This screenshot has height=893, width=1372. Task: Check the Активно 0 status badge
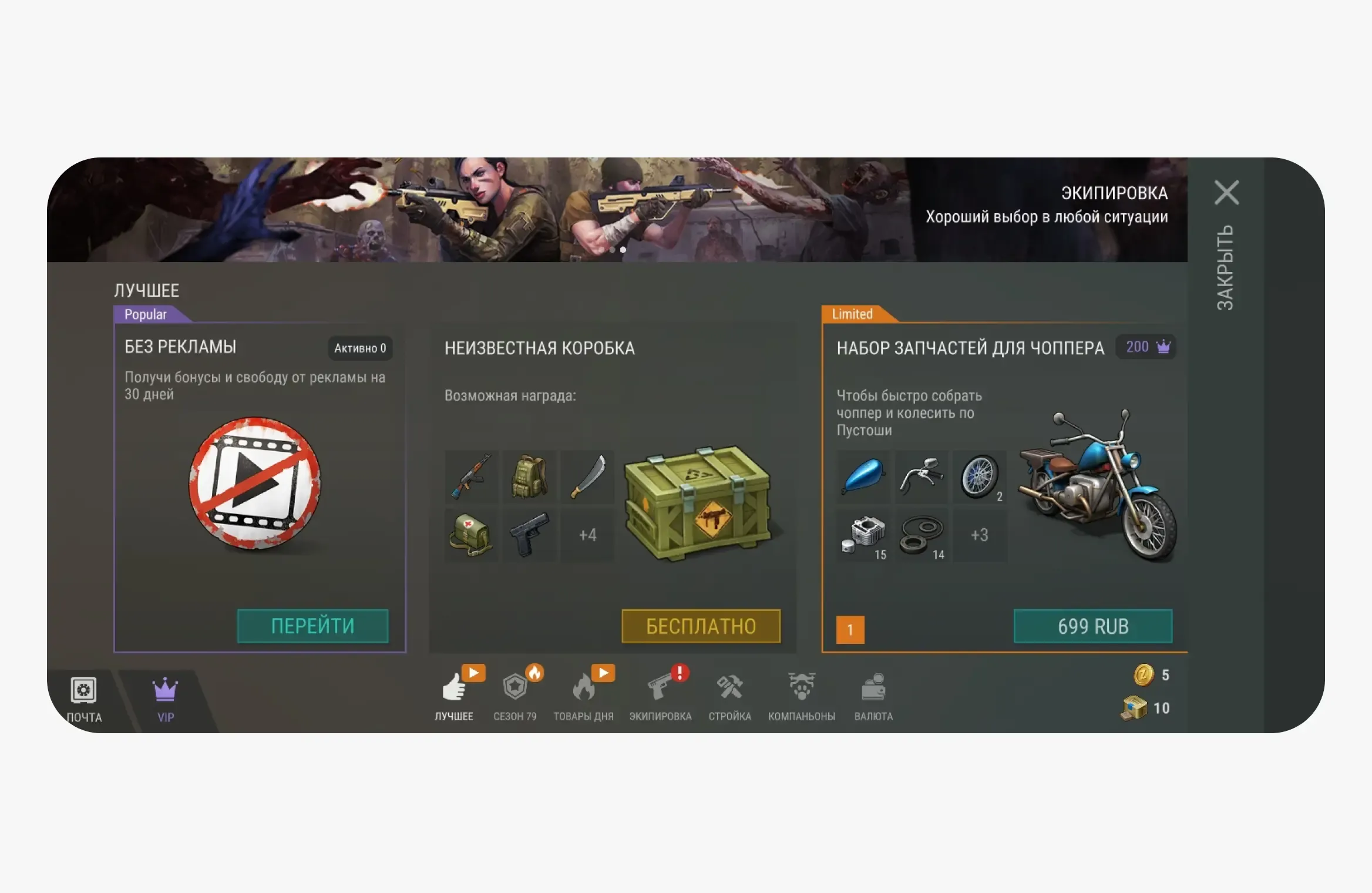[x=360, y=348]
